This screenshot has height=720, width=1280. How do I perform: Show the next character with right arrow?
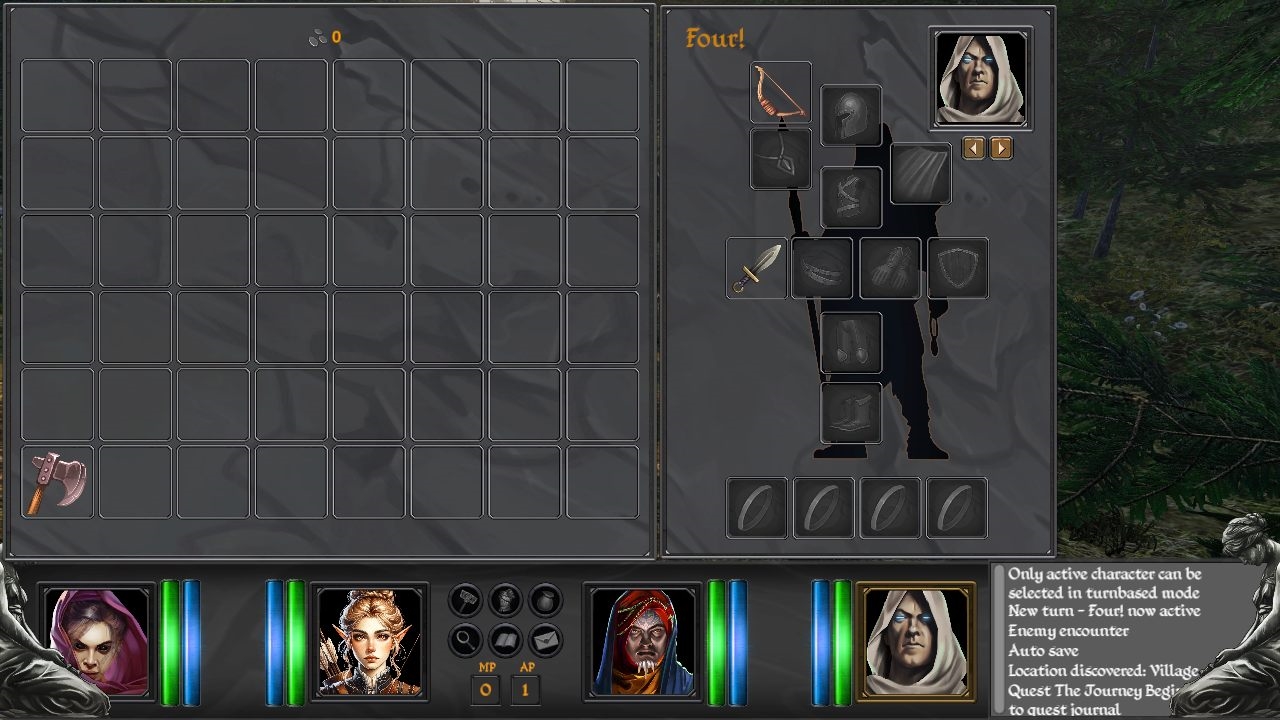(x=1001, y=148)
